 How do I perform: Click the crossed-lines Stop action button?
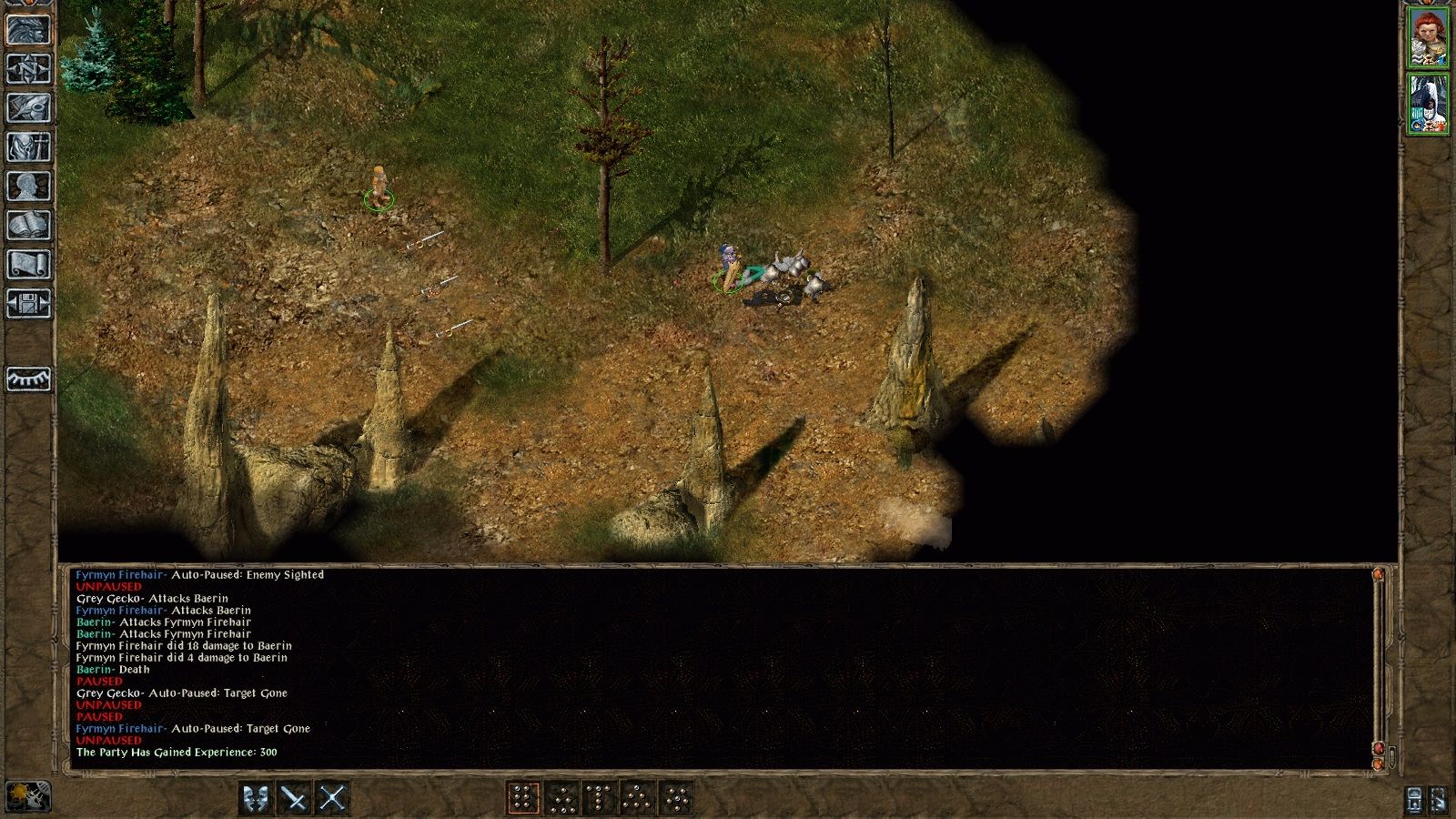pyautogui.click(x=333, y=799)
